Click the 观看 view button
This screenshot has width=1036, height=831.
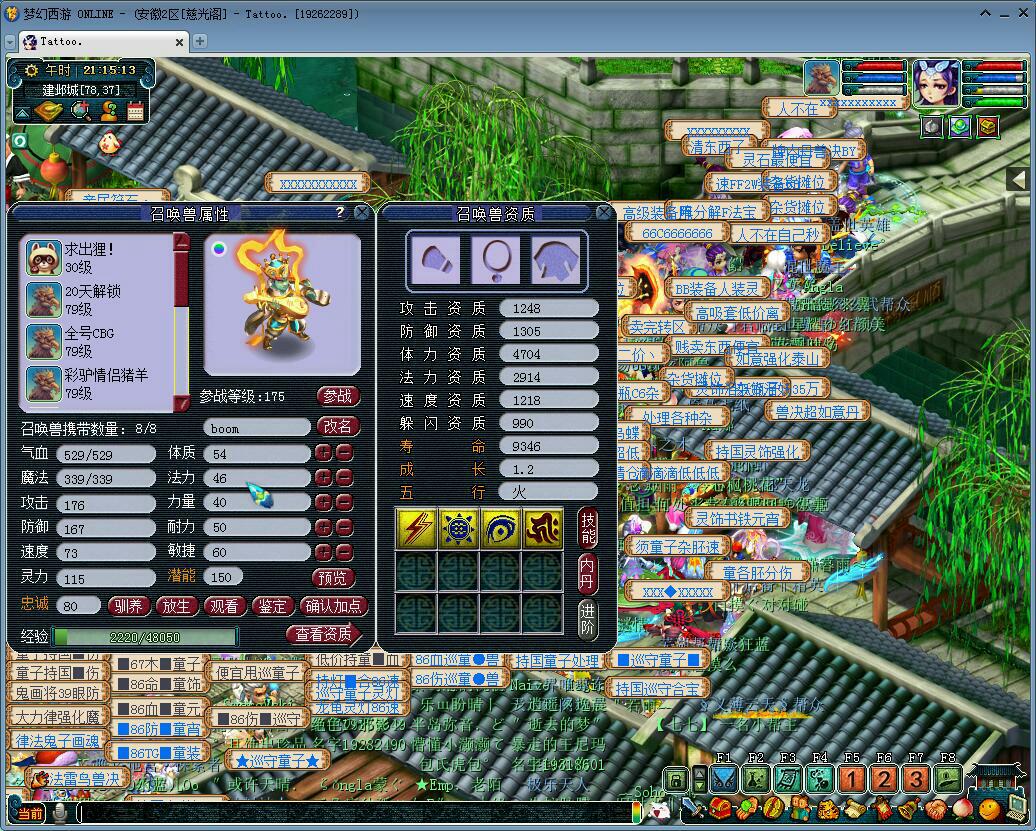[225, 606]
